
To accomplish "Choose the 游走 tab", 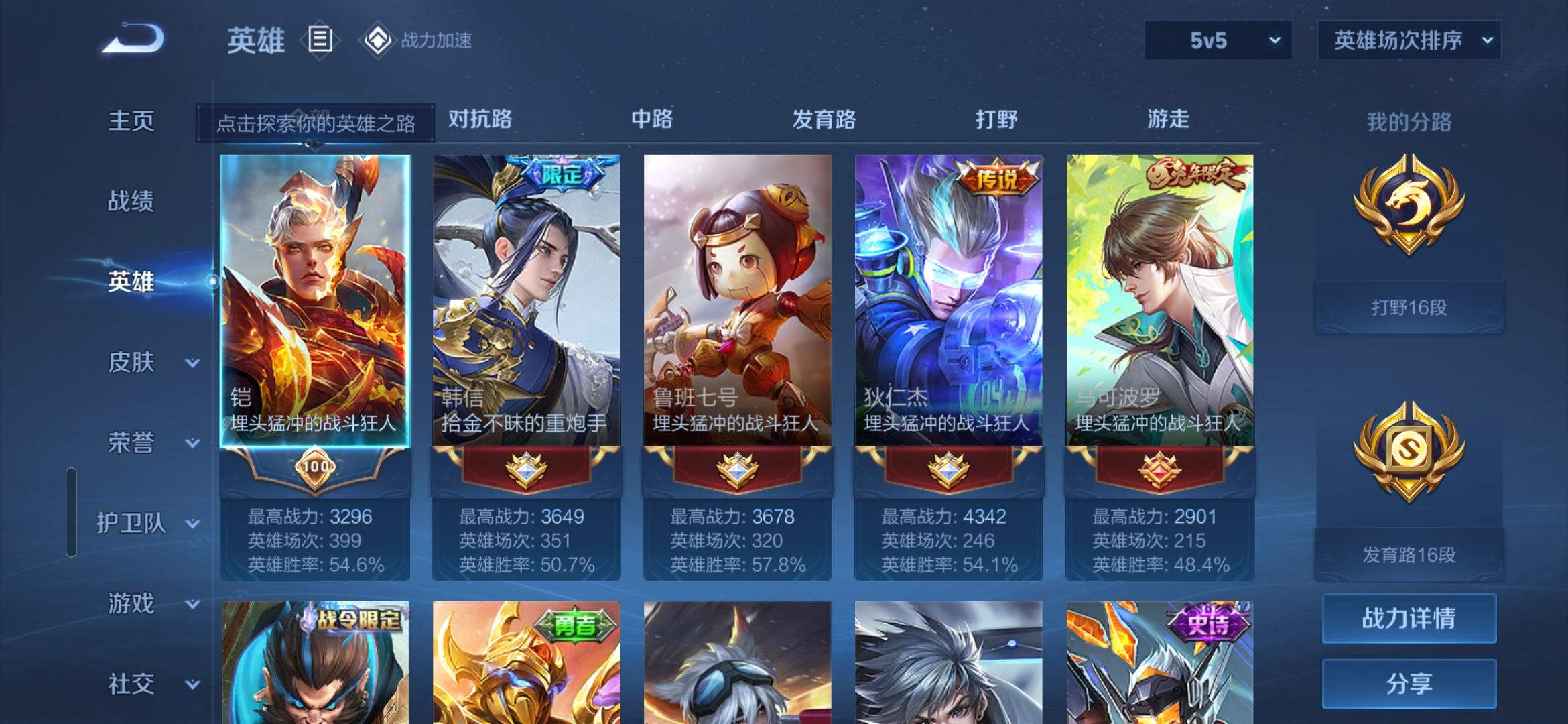I will (1168, 119).
